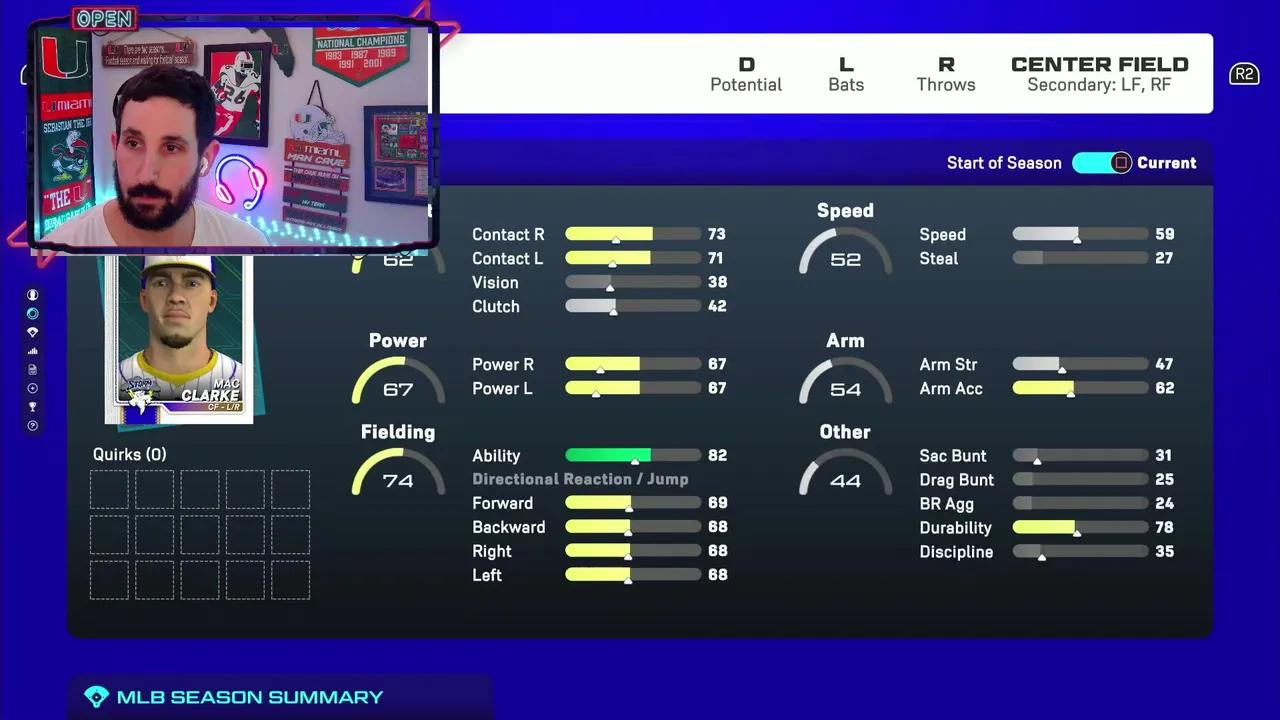Select the player profile icon in sidebar
Image resolution: width=1280 pixels, height=720 pixels.
click(x=32, y=294)
